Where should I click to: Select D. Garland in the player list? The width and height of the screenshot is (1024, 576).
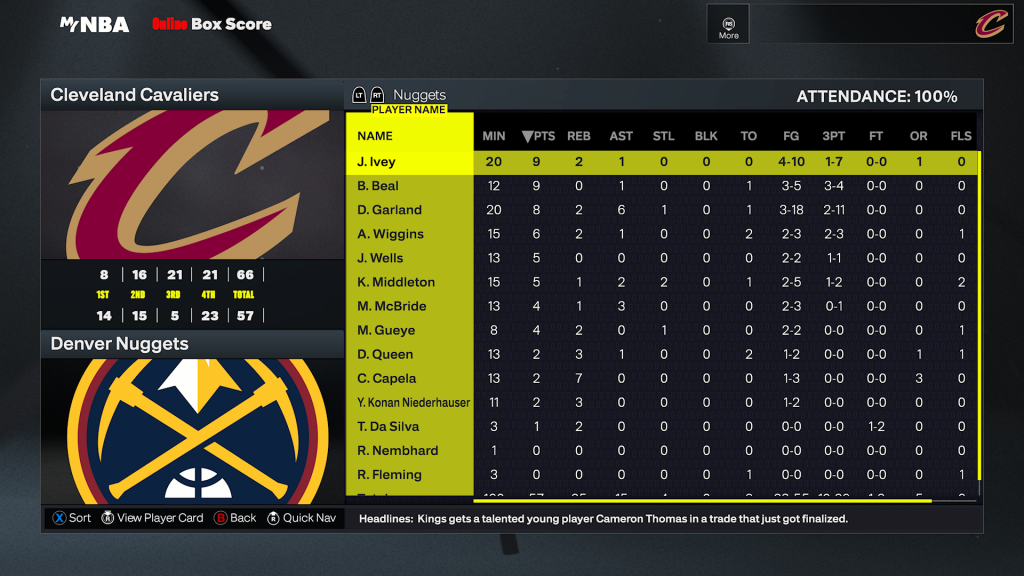[x=389, y=210]
